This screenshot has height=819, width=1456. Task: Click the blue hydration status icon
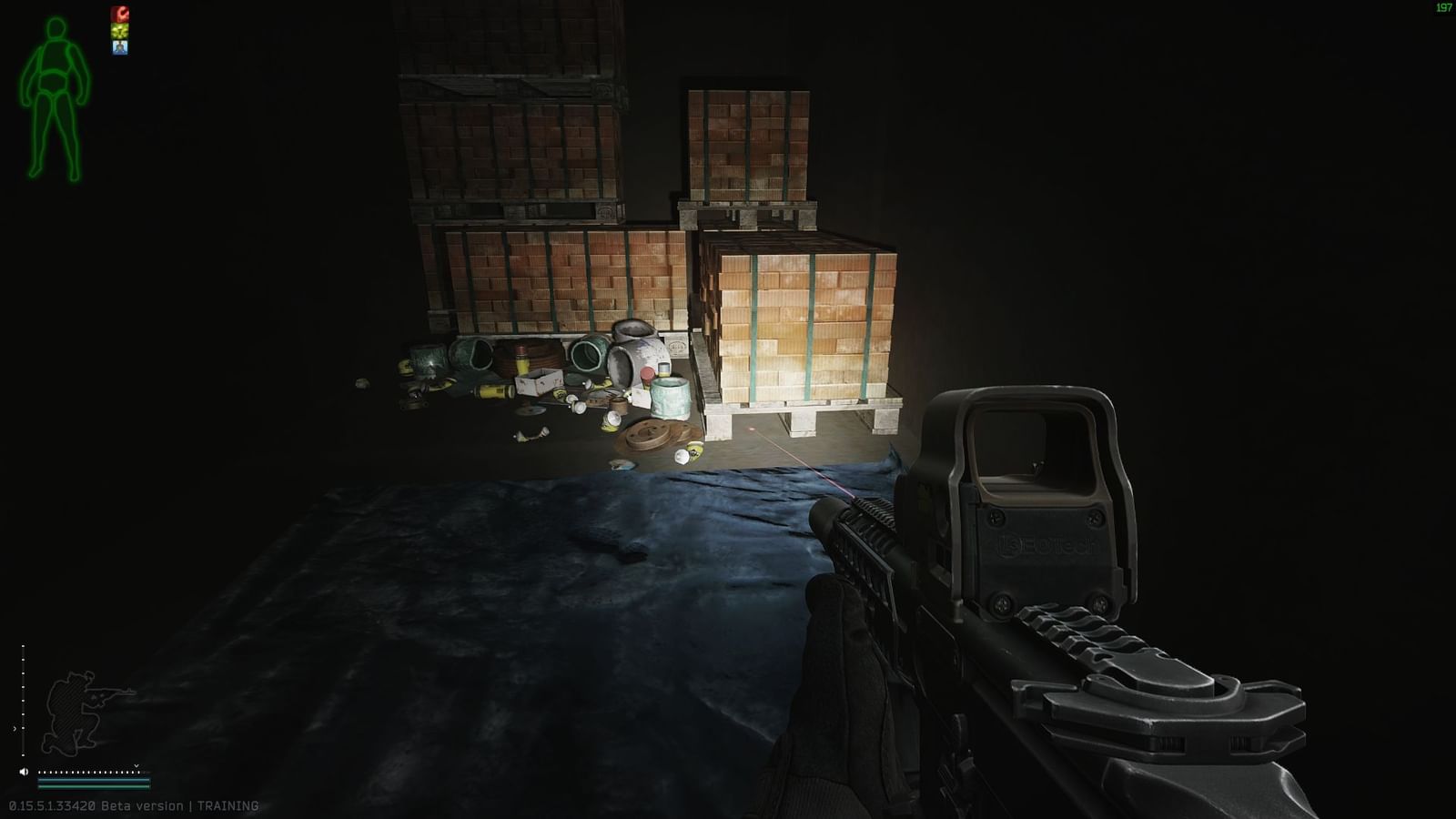(x=120, y=47)
